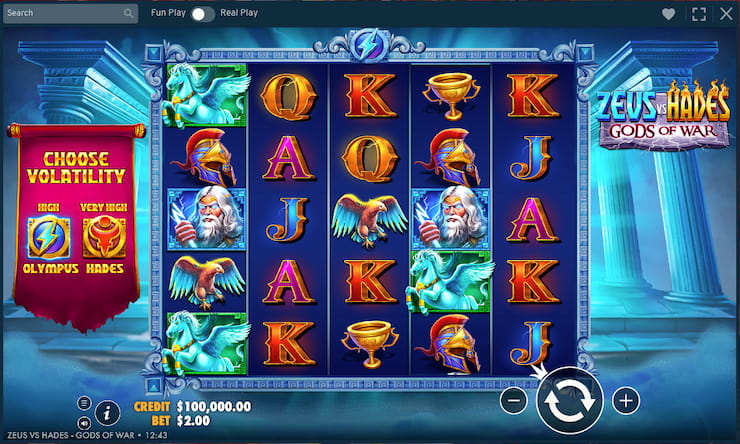Increase the bet with the plus button

tap(626, 401)
